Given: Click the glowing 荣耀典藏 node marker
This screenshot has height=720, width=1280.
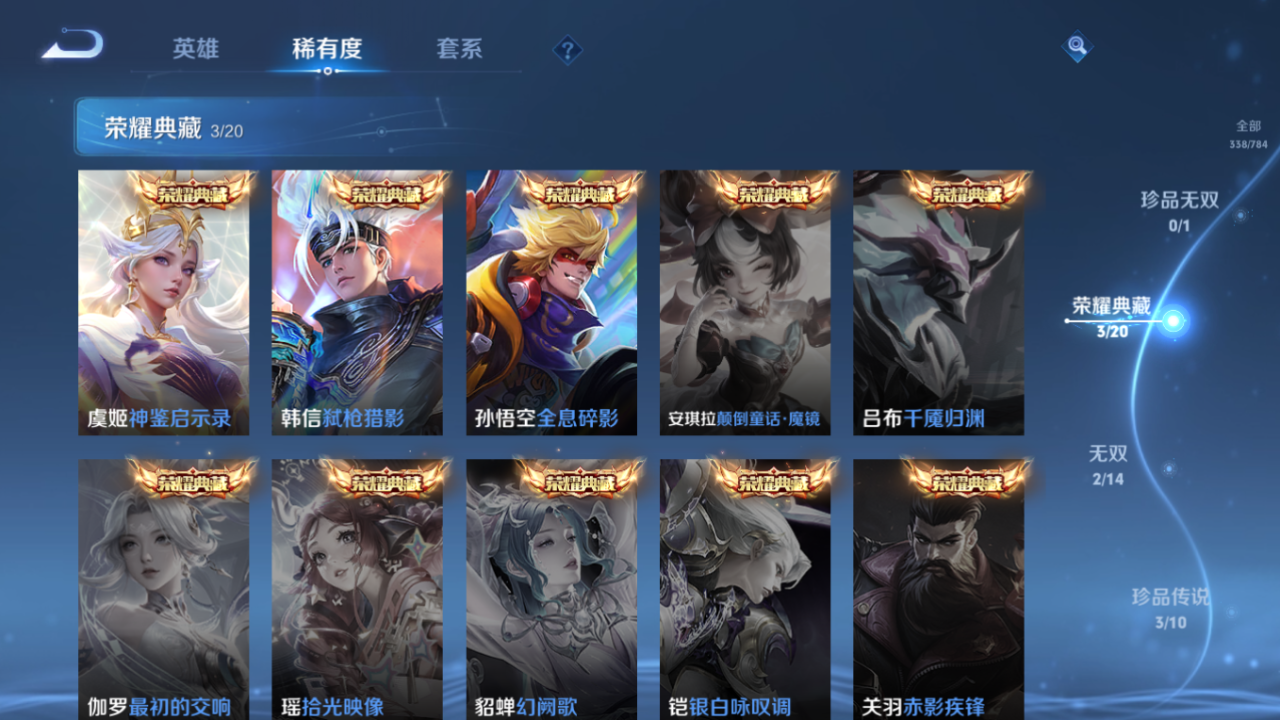Looking at the screenshot, I should click(x=1172, y=318).
